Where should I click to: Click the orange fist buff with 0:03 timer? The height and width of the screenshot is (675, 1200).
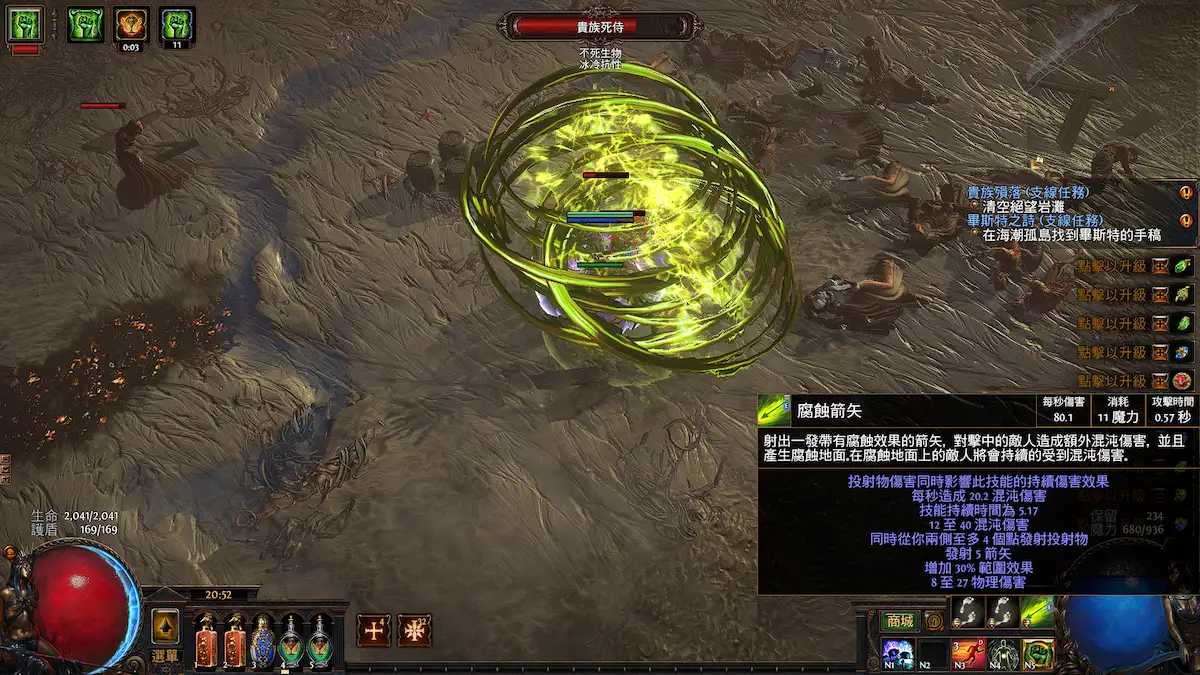(x=130, y=22)
